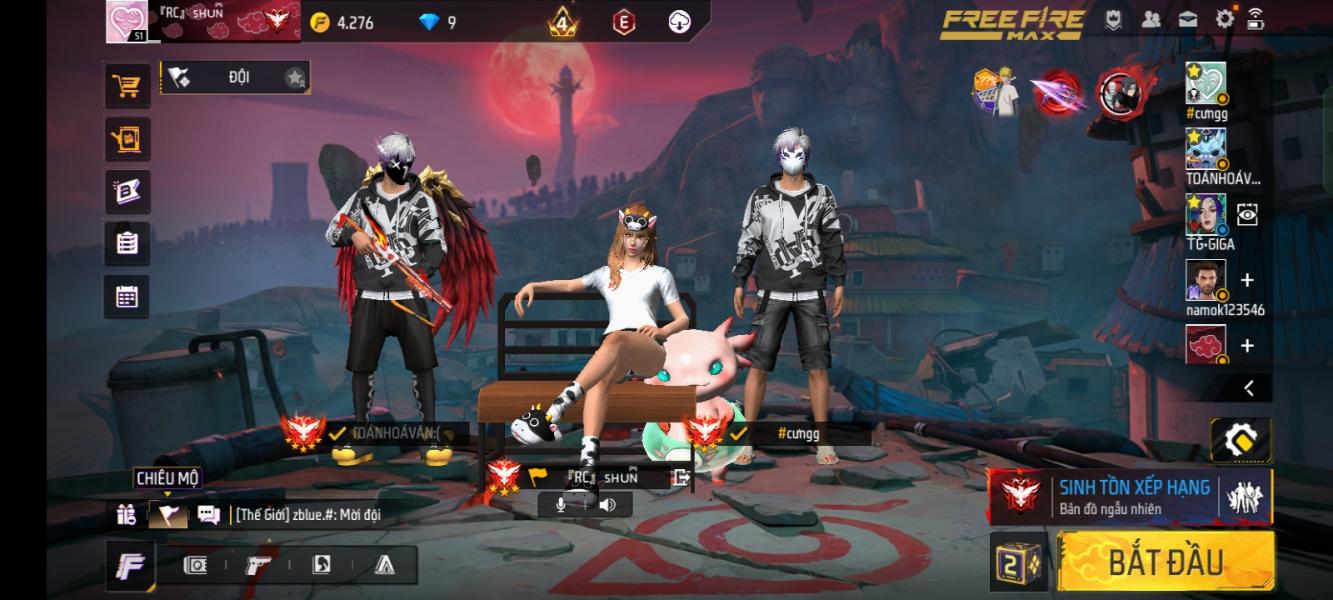Open the player profile avatar
The width and height of the screenshot is (1333, 600).
[x=127, y=21]
